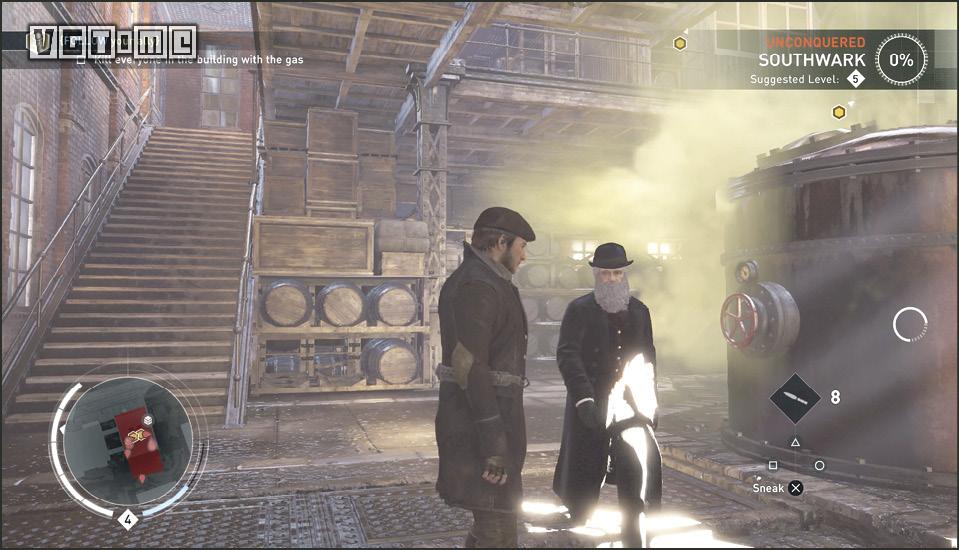
Task: Select the level 4 diamond below the minimap
Action: pos(127,519)
